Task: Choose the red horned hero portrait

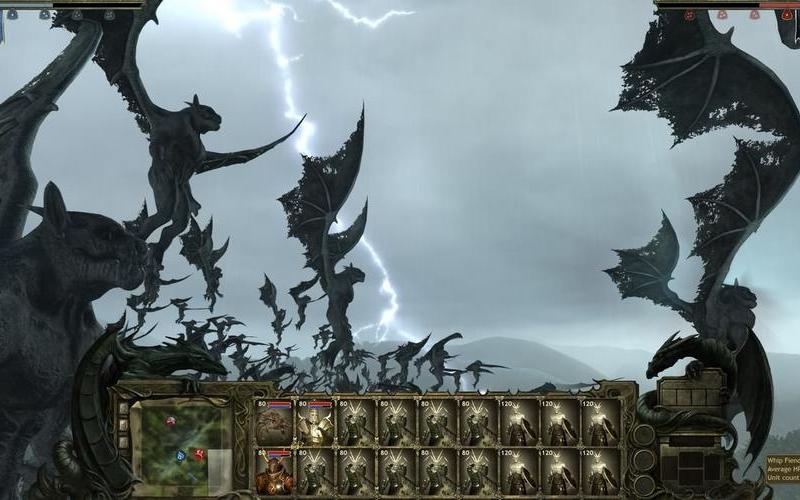Action: click(274, 471)
